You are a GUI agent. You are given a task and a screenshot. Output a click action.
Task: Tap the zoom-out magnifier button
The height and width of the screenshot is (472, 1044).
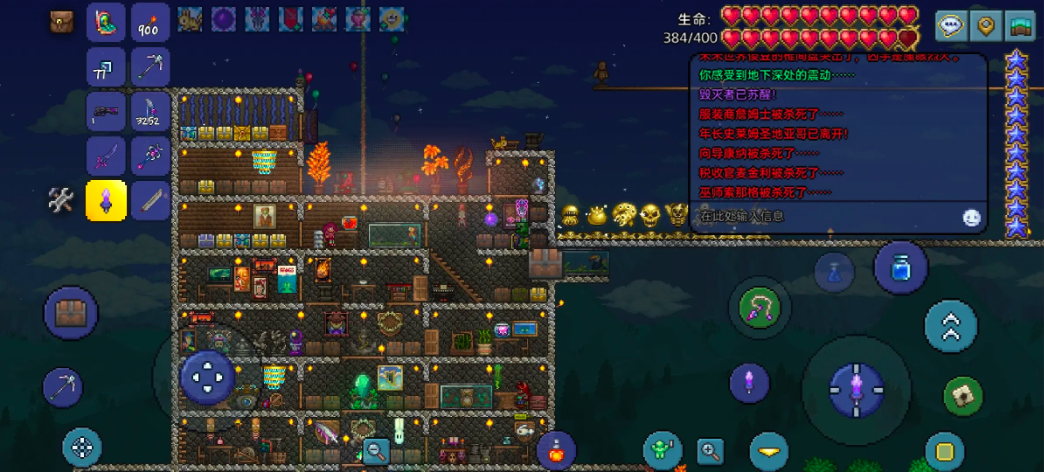tap(377, 451)
